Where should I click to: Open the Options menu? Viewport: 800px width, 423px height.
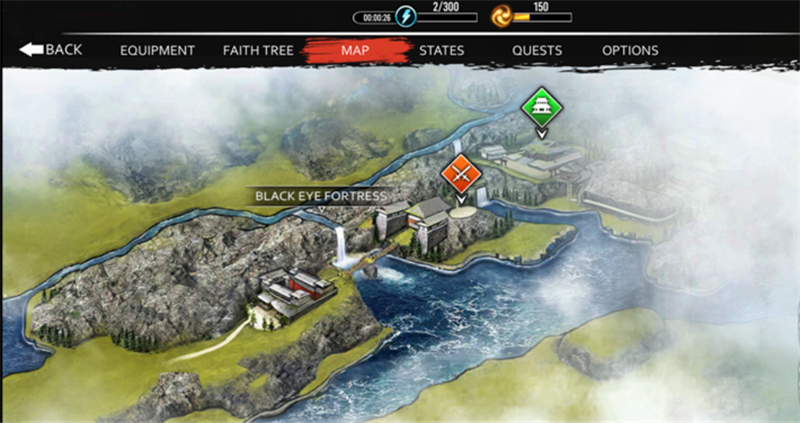630,50
